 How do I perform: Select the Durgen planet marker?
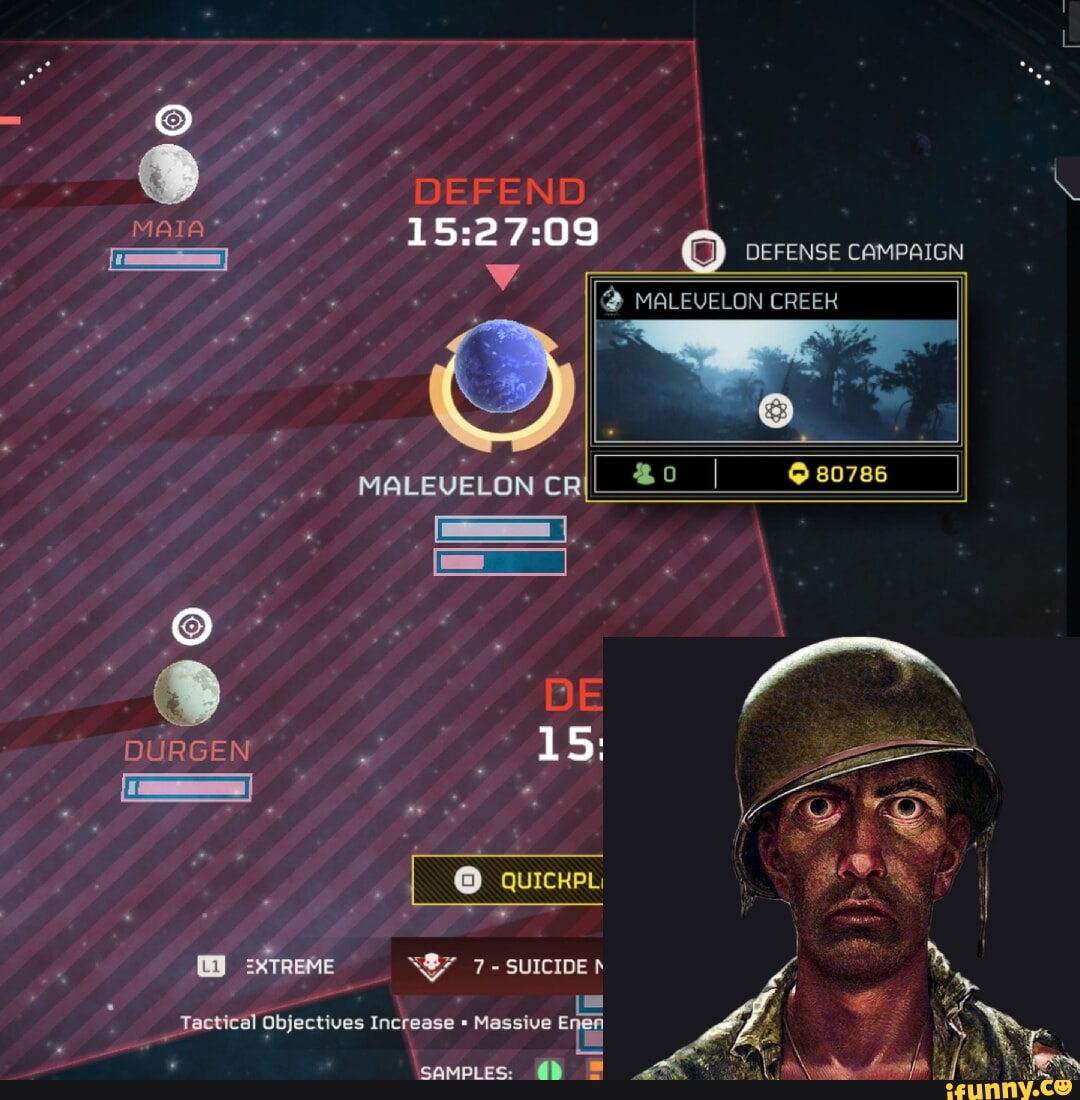[x=187, y=692]
